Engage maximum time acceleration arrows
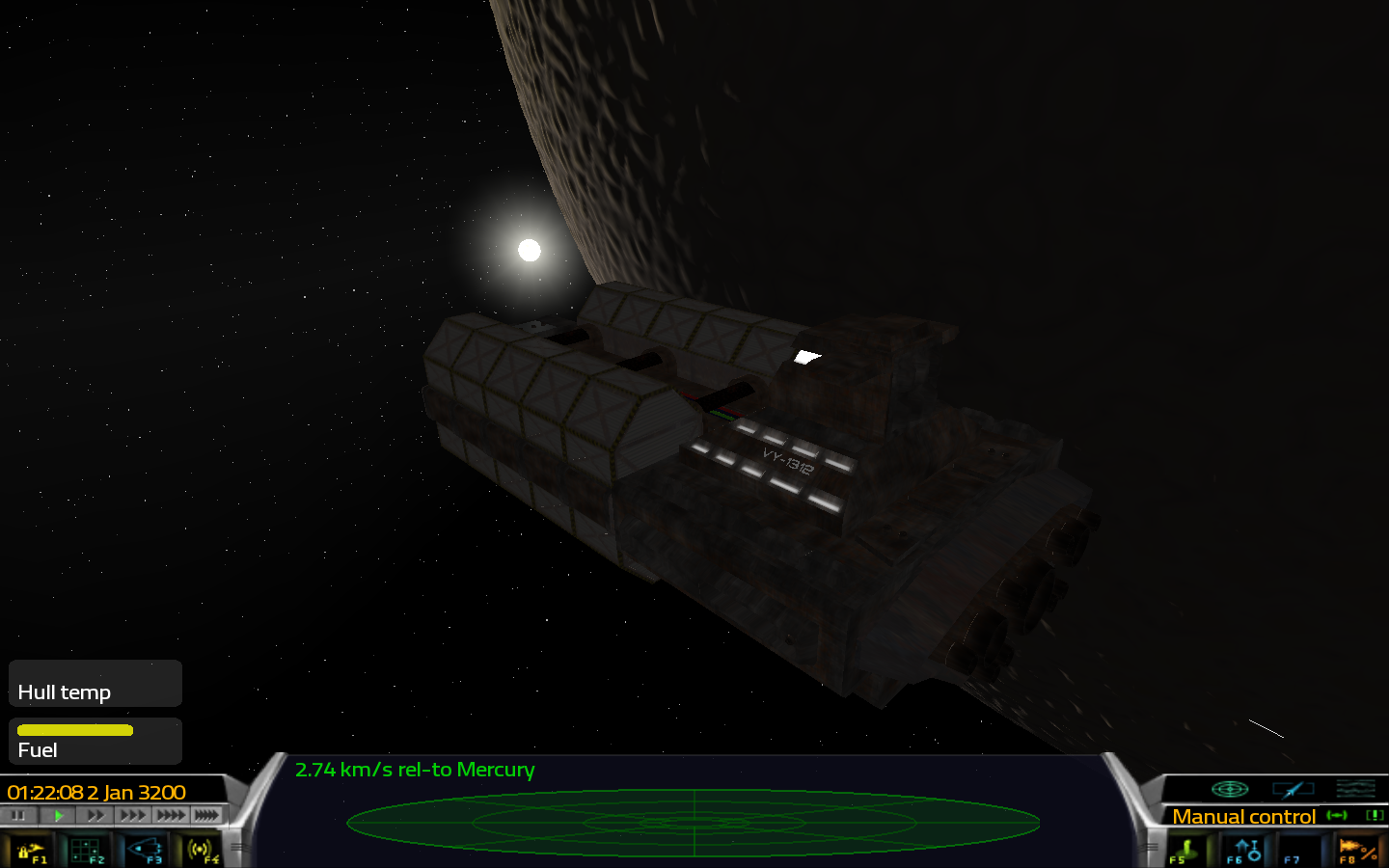Viewport: 1389px width, 868px height. 205,815
